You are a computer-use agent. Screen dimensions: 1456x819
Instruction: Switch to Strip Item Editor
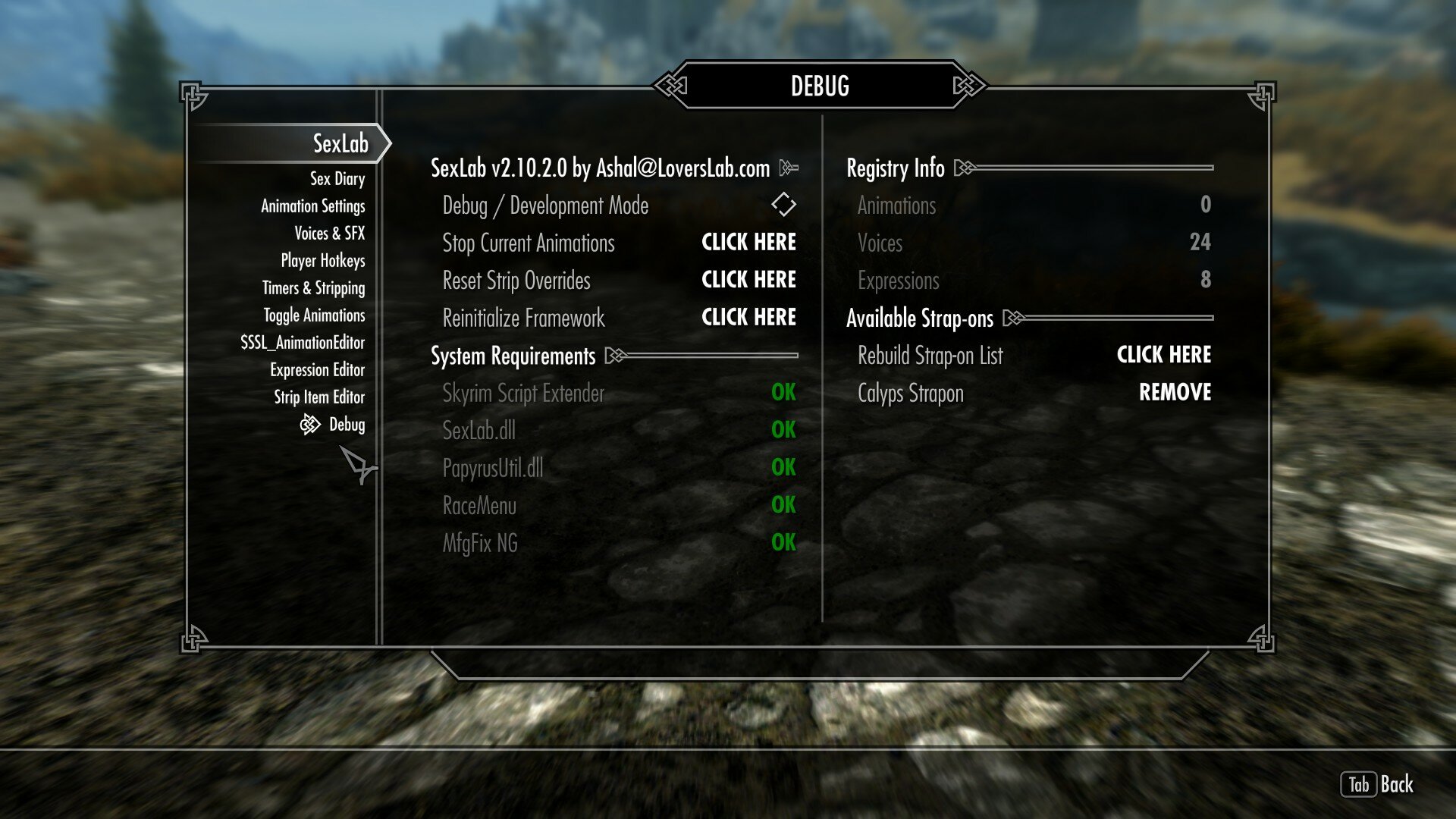click(318, 397)
